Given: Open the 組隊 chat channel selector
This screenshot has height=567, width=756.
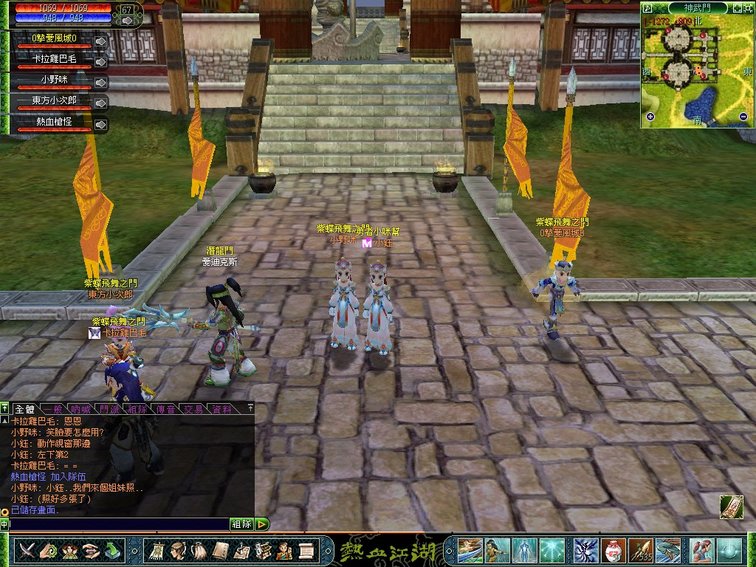Looking at the screenshot, I should pos(241,523).
